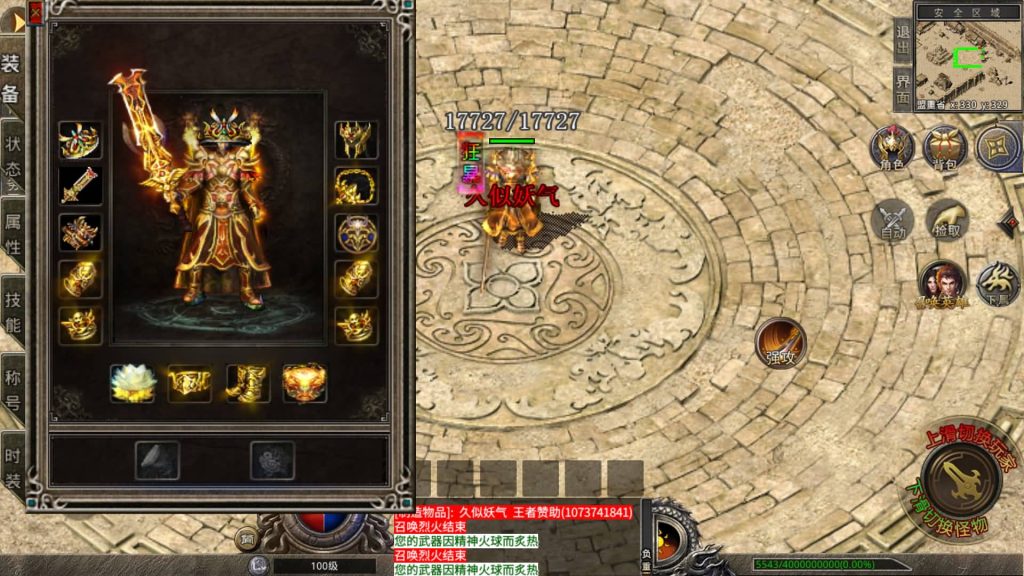1024x576 pixels.
Task: Tap the 拾取 (Pick up) button
Action: pos(945,221)
